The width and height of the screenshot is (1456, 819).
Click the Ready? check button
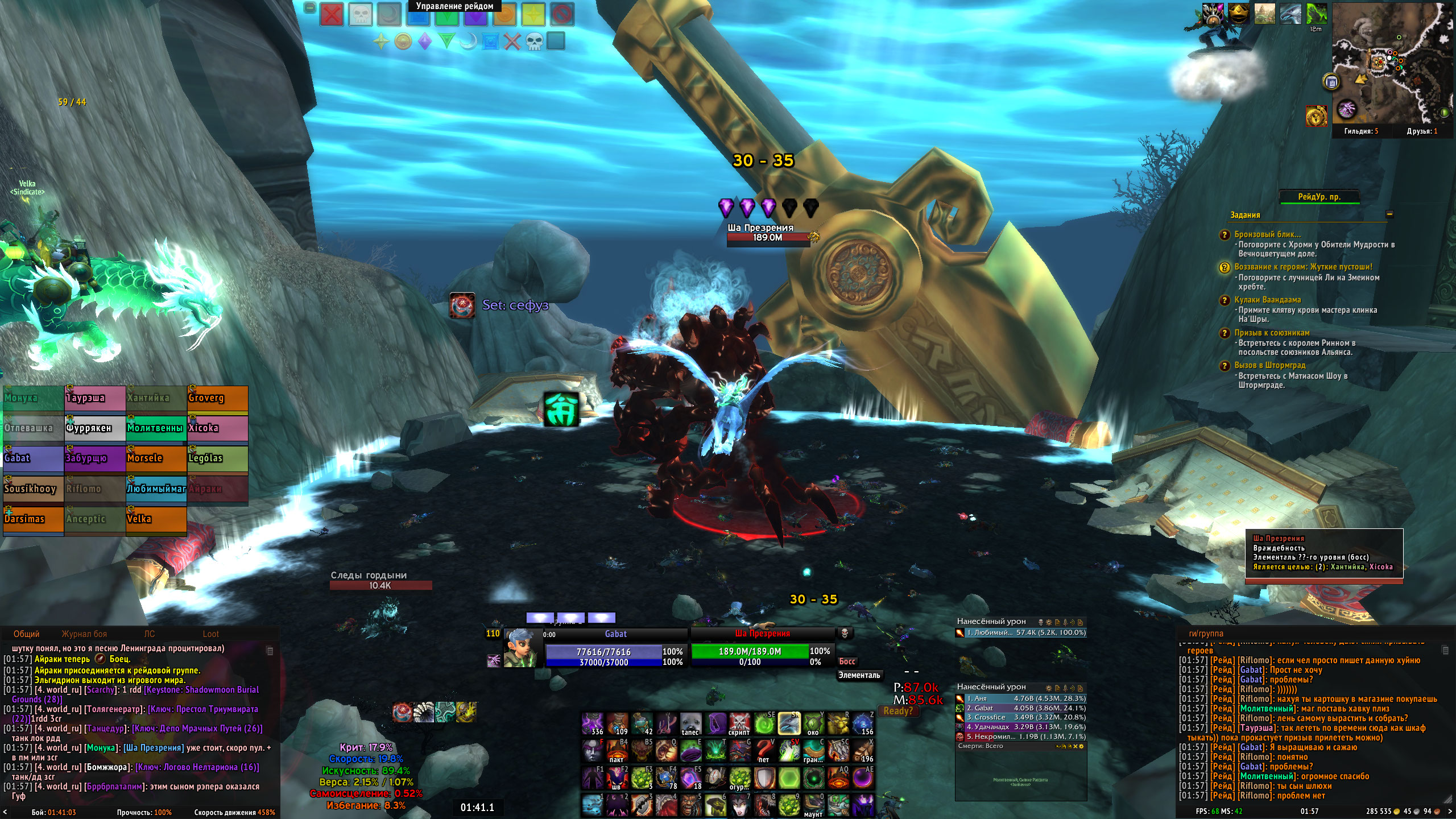[898, 711]
